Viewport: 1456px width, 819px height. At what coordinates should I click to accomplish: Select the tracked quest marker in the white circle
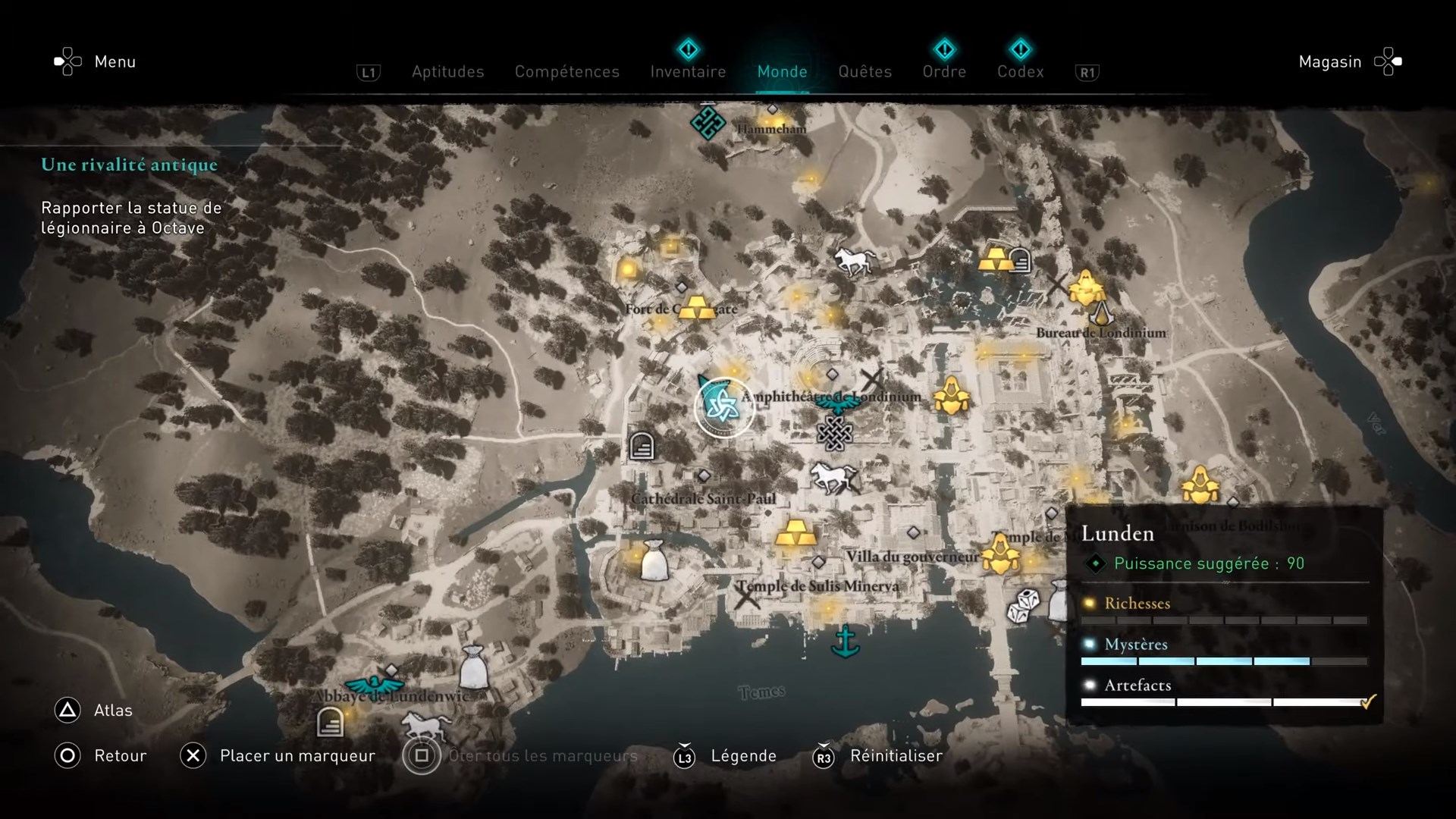(x=723, y=407)
